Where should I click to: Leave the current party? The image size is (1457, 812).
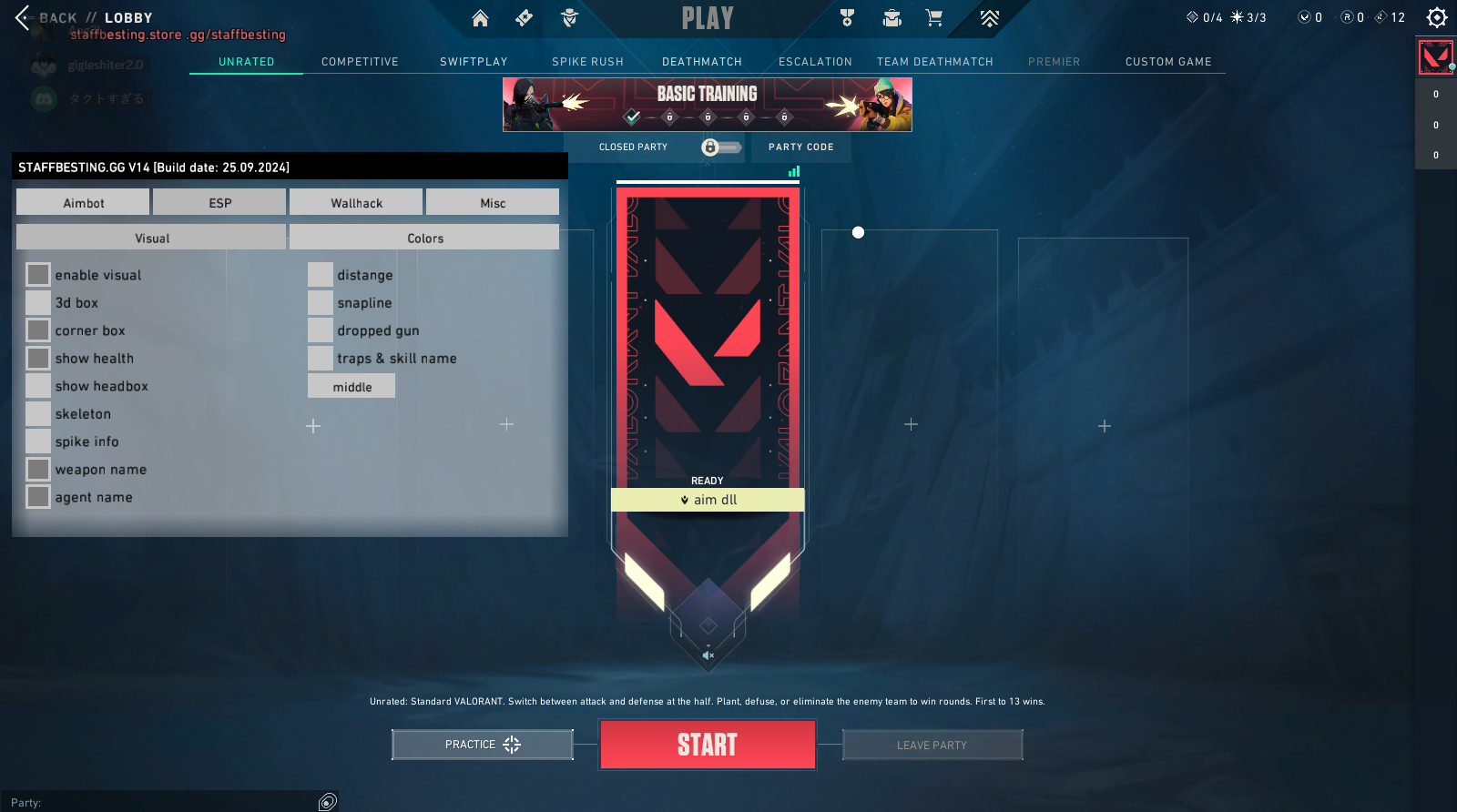coord(932,745)
